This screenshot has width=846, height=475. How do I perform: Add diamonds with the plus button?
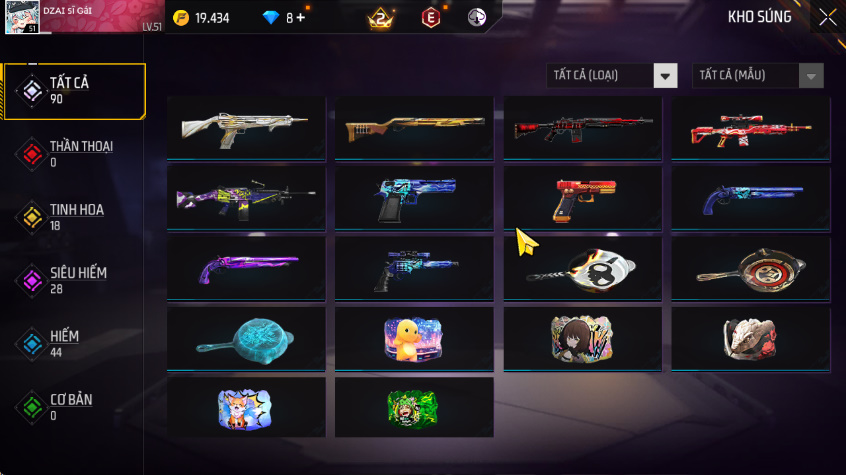pyautogui.click(x=300, y=18)
